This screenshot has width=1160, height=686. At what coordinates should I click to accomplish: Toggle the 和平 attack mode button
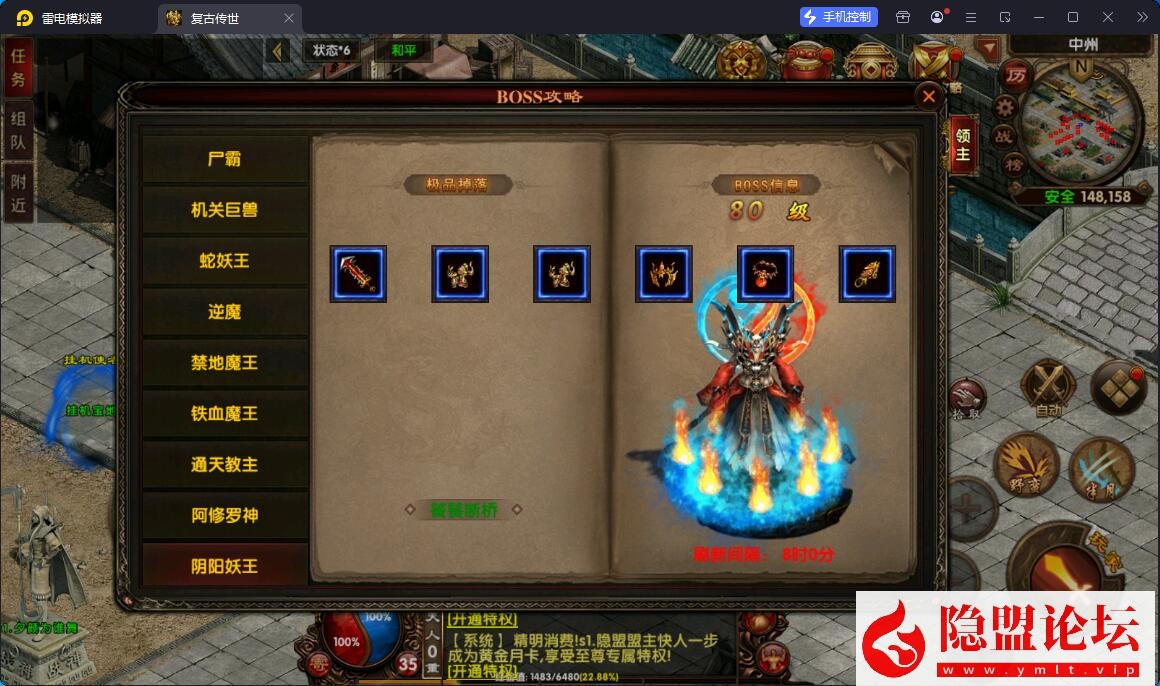coord(404,50)
